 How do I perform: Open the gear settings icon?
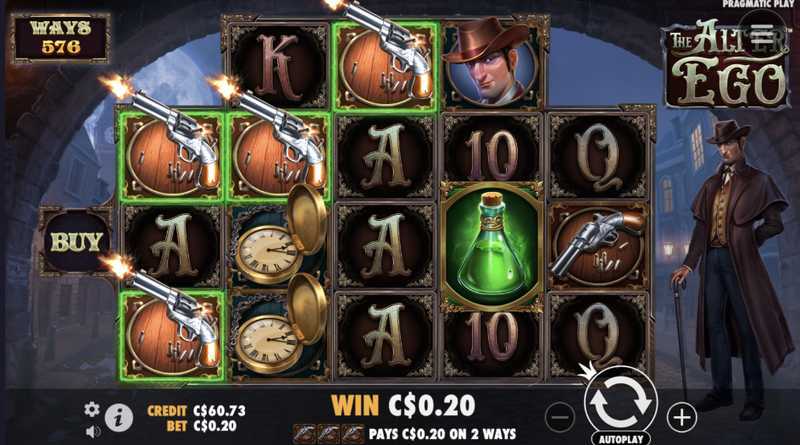pyautogui.click(x=92, y=409)
